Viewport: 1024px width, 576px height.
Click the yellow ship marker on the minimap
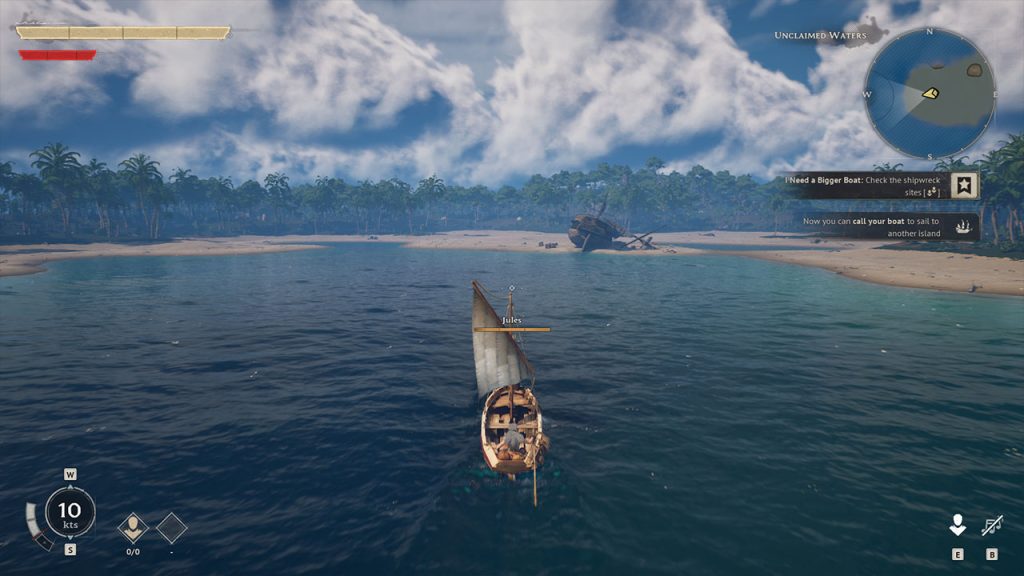click(x=930, y=93)
